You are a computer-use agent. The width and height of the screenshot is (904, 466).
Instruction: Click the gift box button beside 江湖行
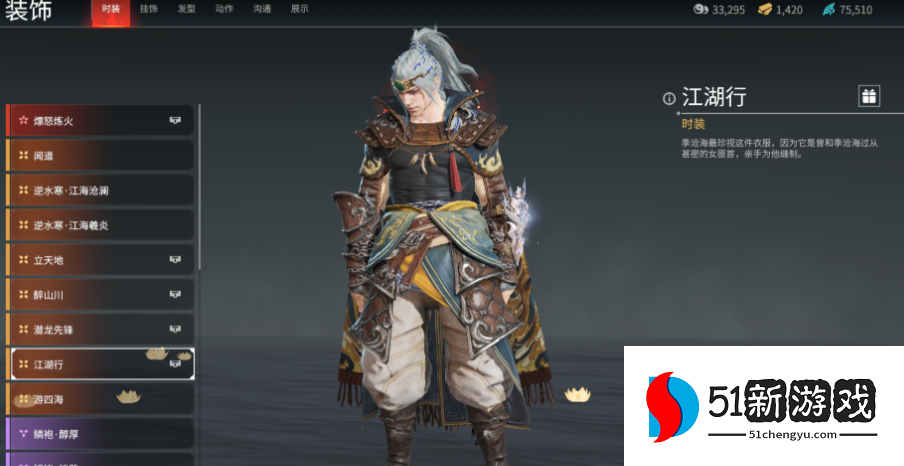[869, 96]
